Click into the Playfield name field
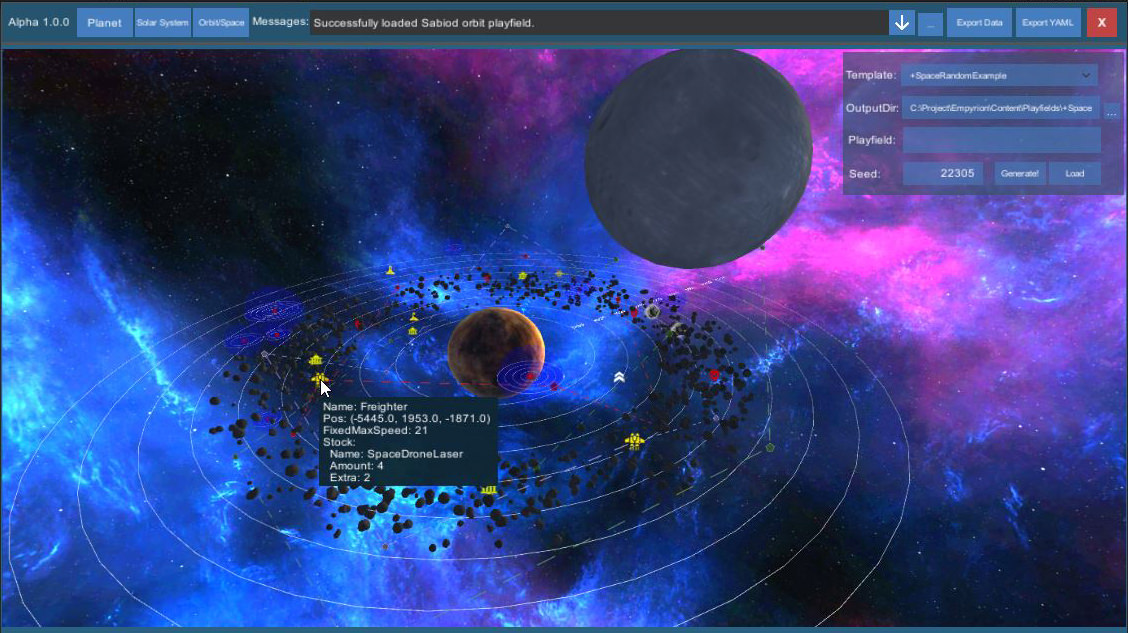 click(x=1001, y=141)
